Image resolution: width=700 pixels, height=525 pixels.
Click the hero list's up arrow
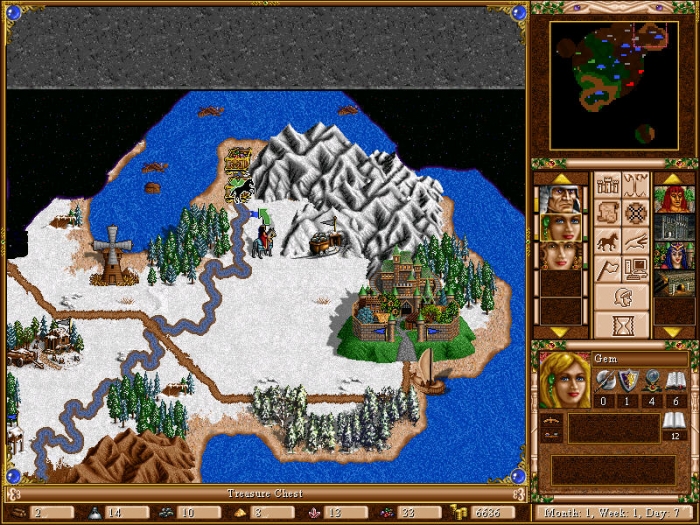[560, 178]
